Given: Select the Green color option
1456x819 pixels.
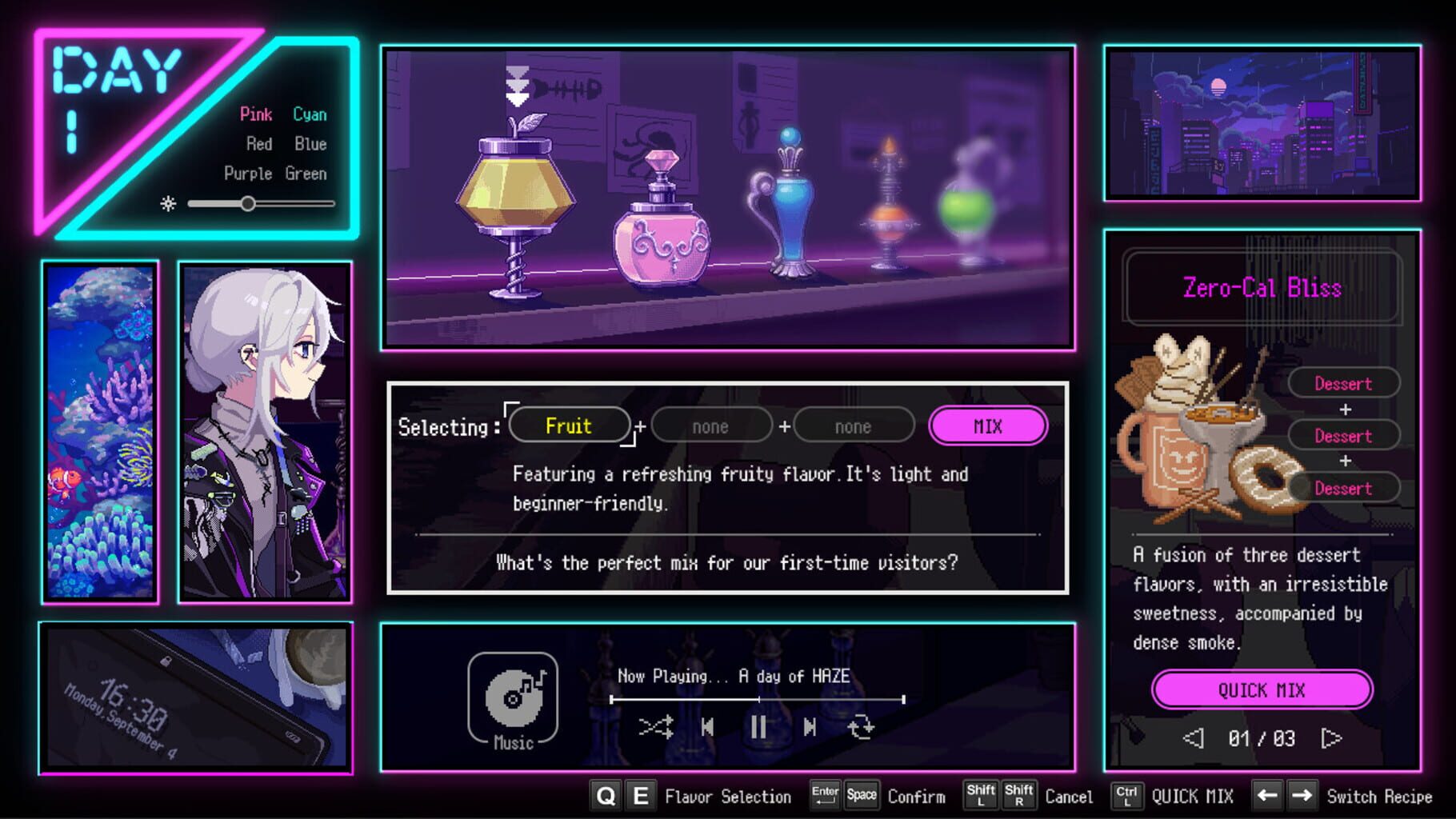Looking at the screenshot, I should pos(306,174).
